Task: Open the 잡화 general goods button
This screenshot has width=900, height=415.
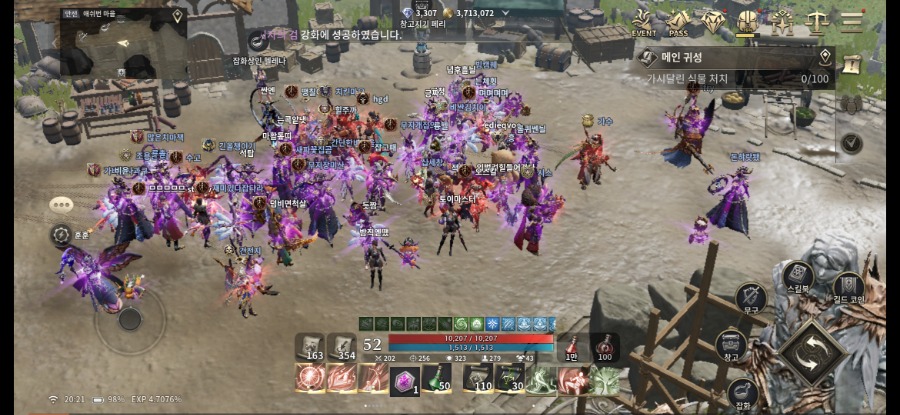Action: pos(741,392)
